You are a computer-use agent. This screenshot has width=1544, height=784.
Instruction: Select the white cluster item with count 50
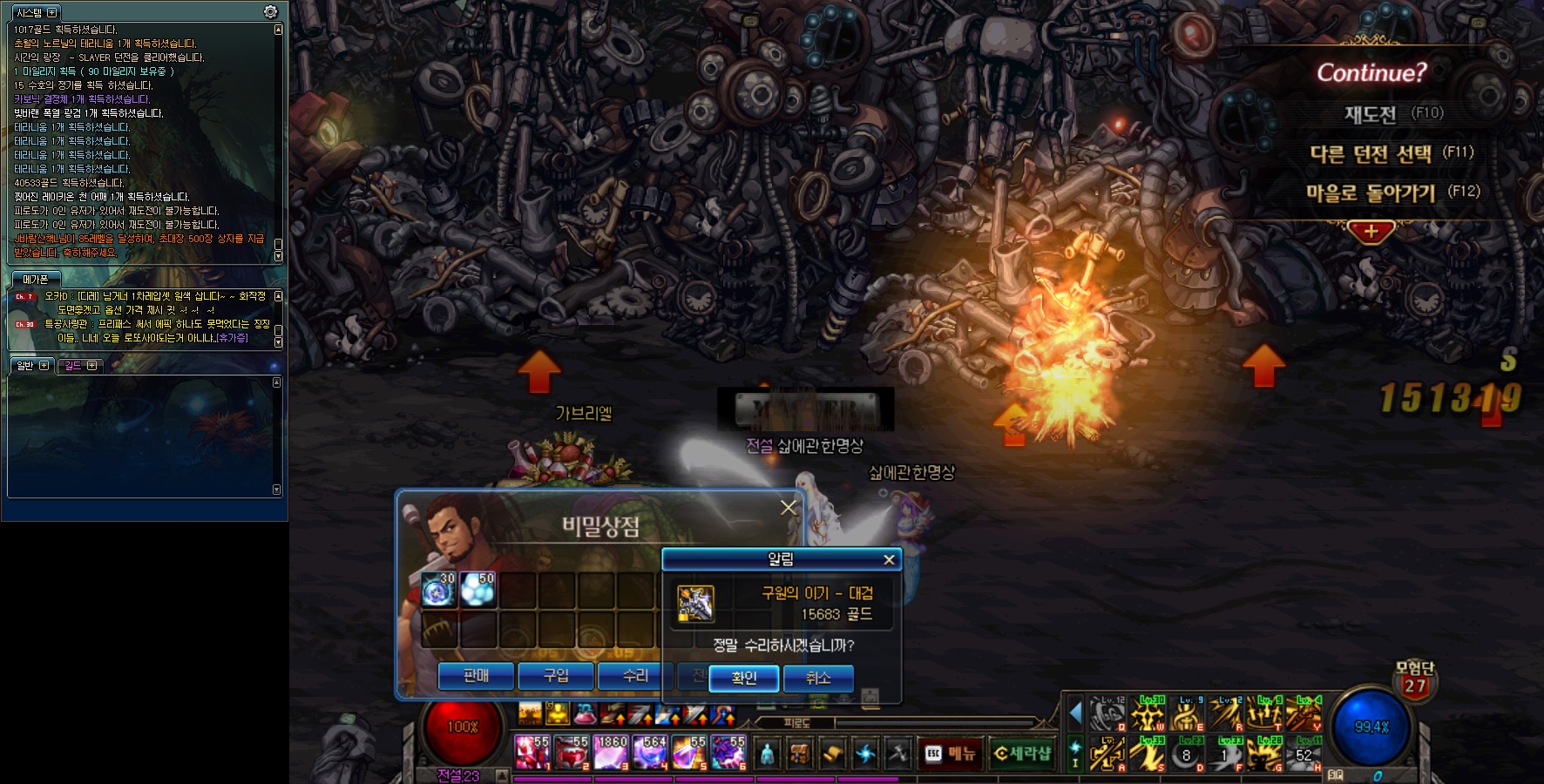pyautogui.click(x=478, y=589)
